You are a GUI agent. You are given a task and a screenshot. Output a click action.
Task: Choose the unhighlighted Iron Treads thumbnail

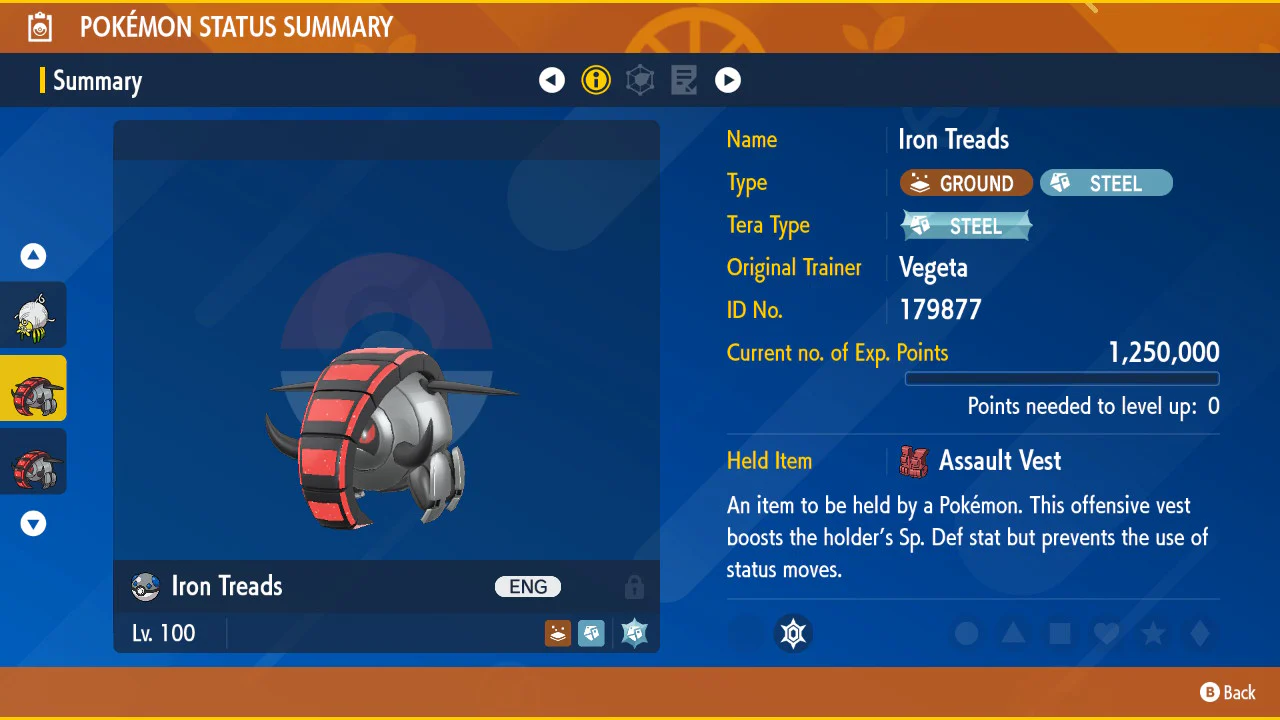tap(34, 461)
